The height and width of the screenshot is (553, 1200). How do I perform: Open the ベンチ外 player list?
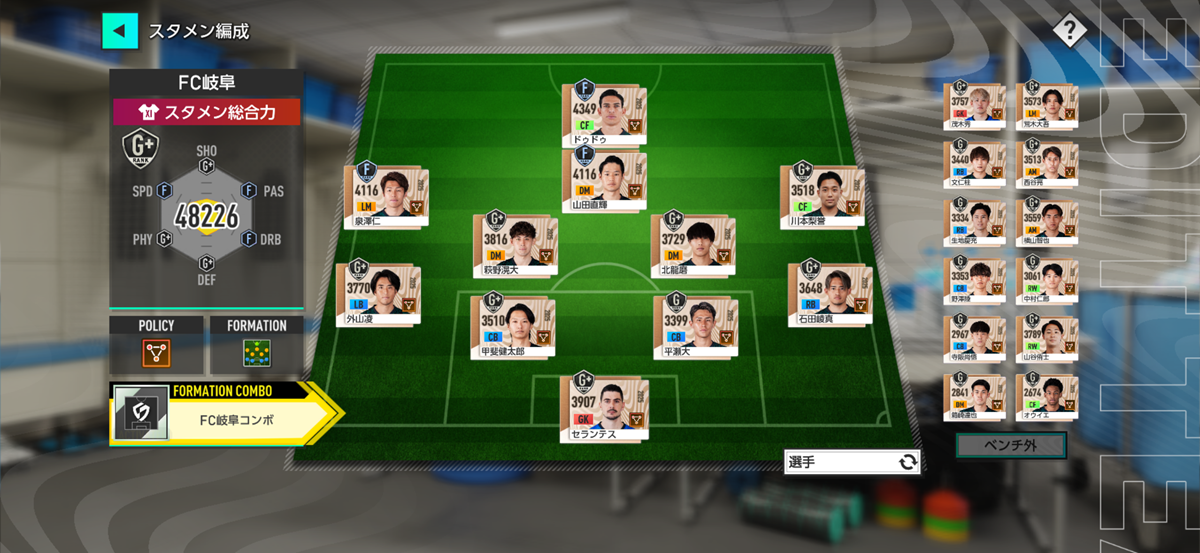(1010, 445)
